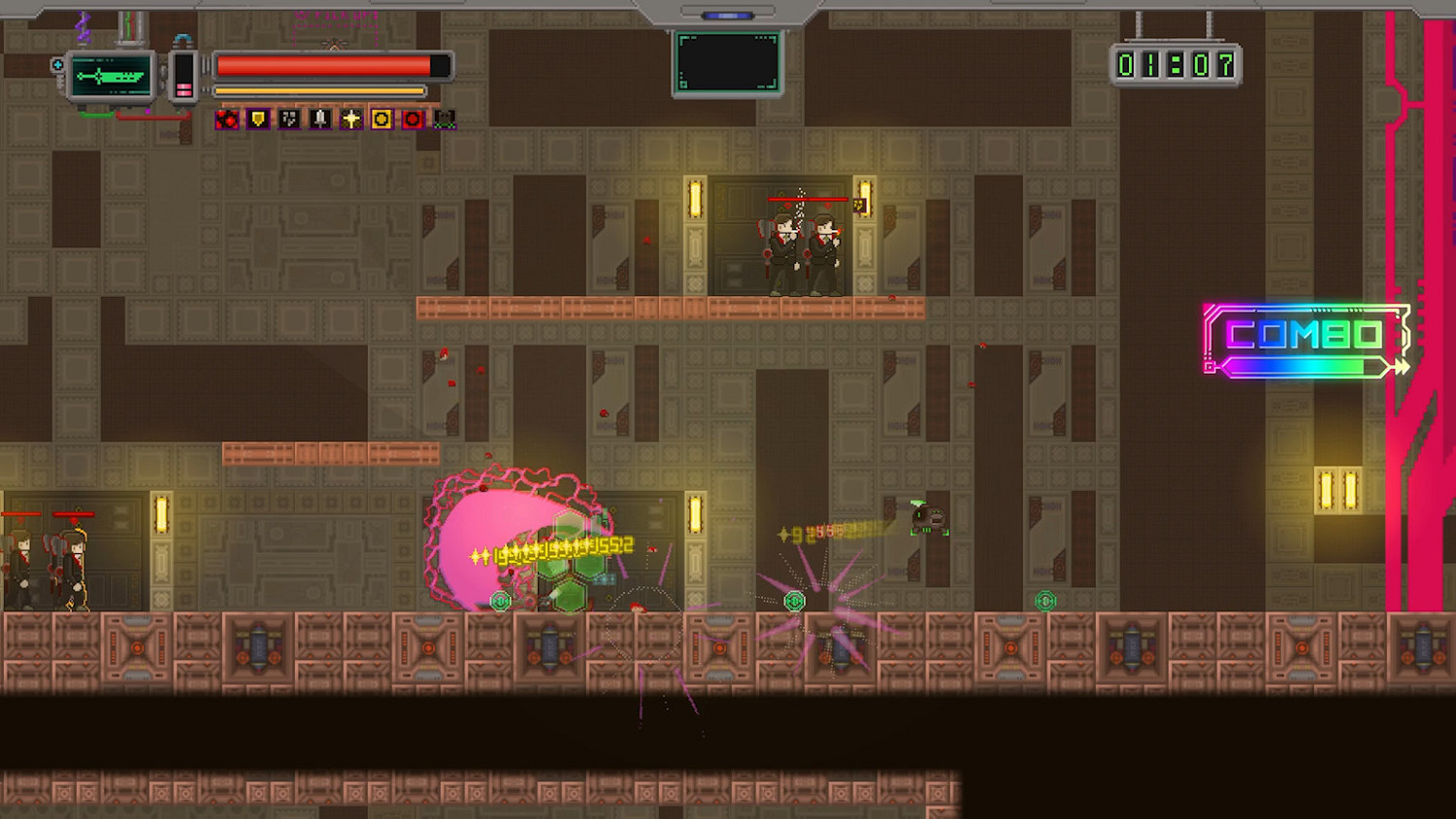The image size is (1456, 819).
Task: Click the rainbow COMBO neon sign
Action: coord(1306,337)
